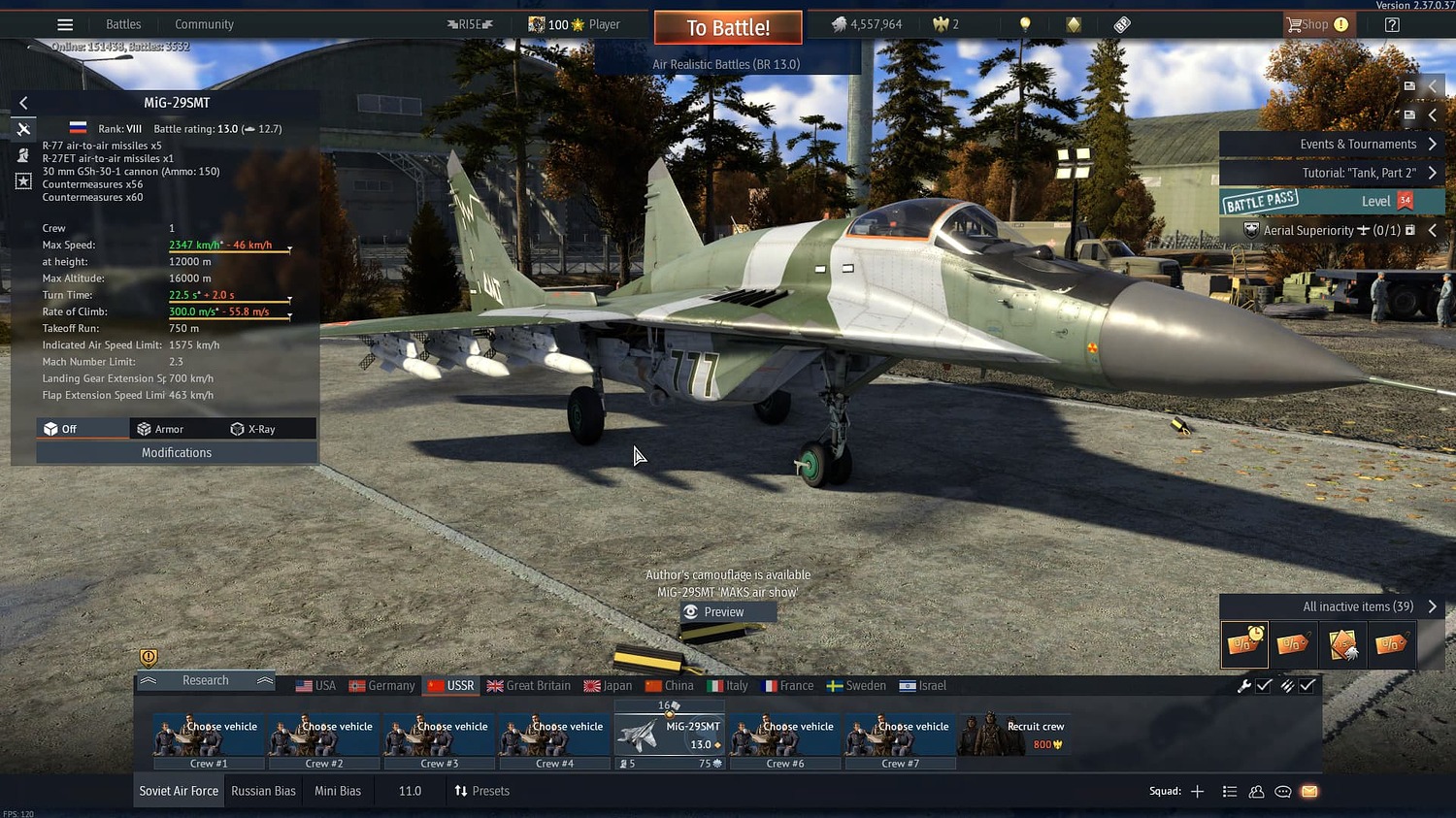Select the weapons loadout icon in the sidebar
Screen dimensions: 1456x818
tap(23, 127)
